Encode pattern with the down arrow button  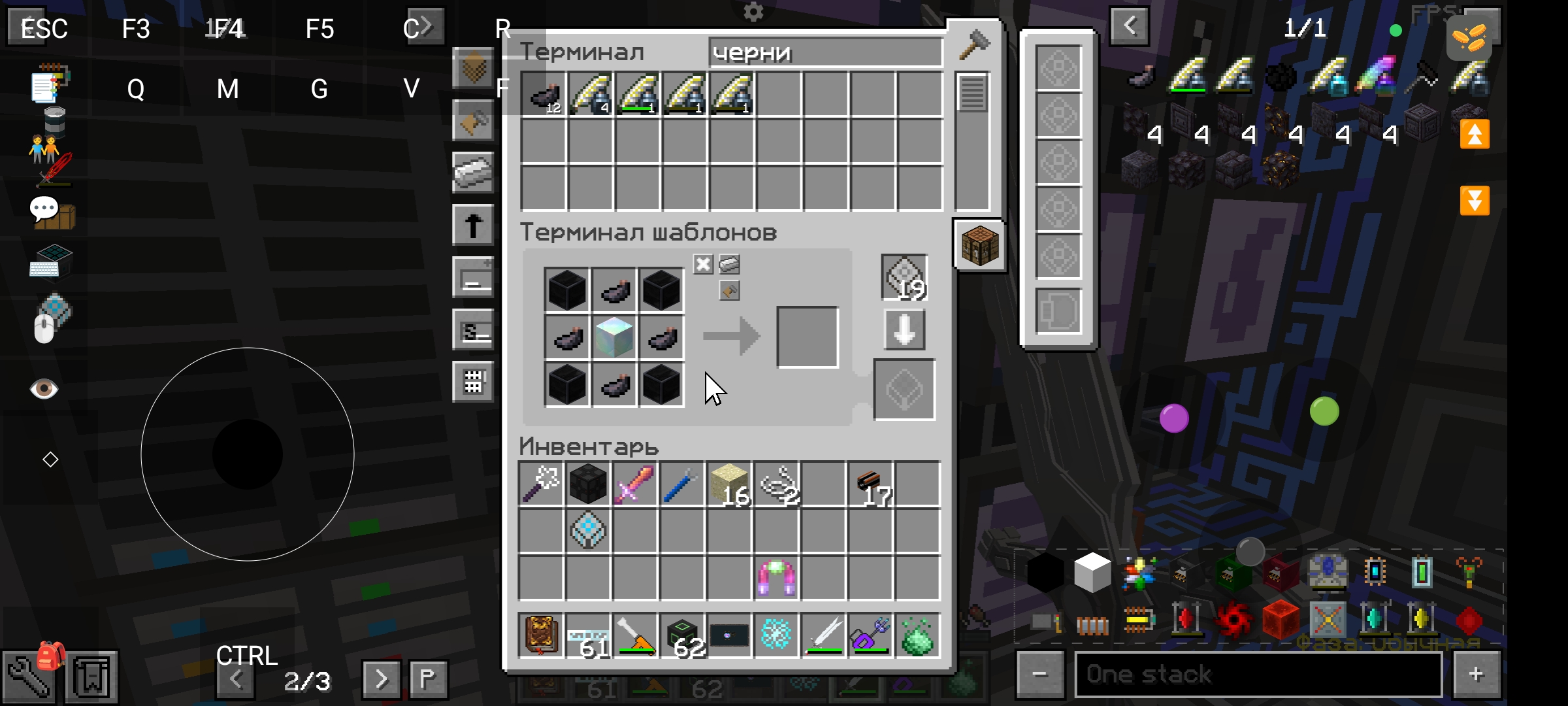tap(904, 330)
